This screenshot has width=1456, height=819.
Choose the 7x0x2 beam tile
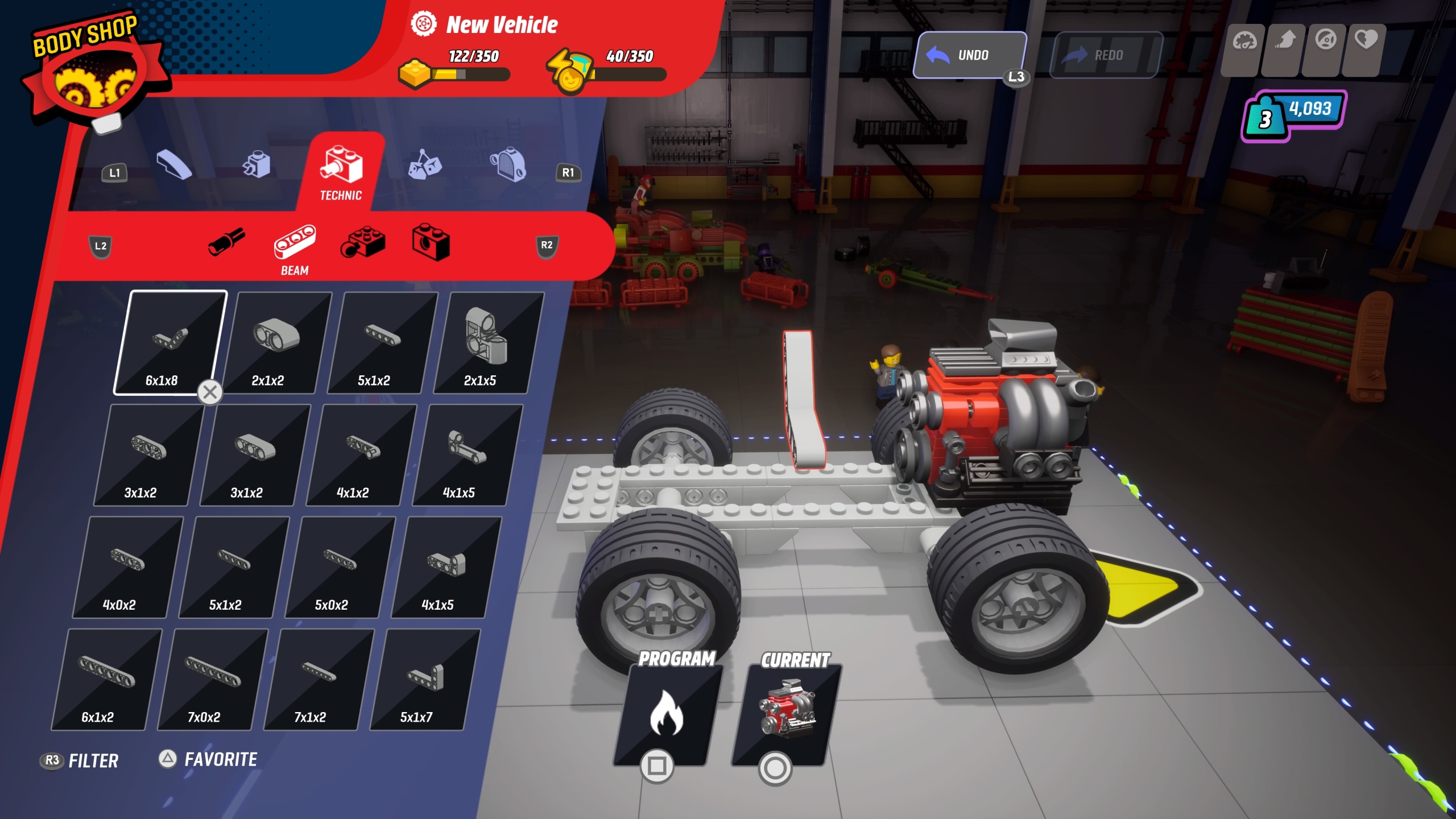click(211, 679)
